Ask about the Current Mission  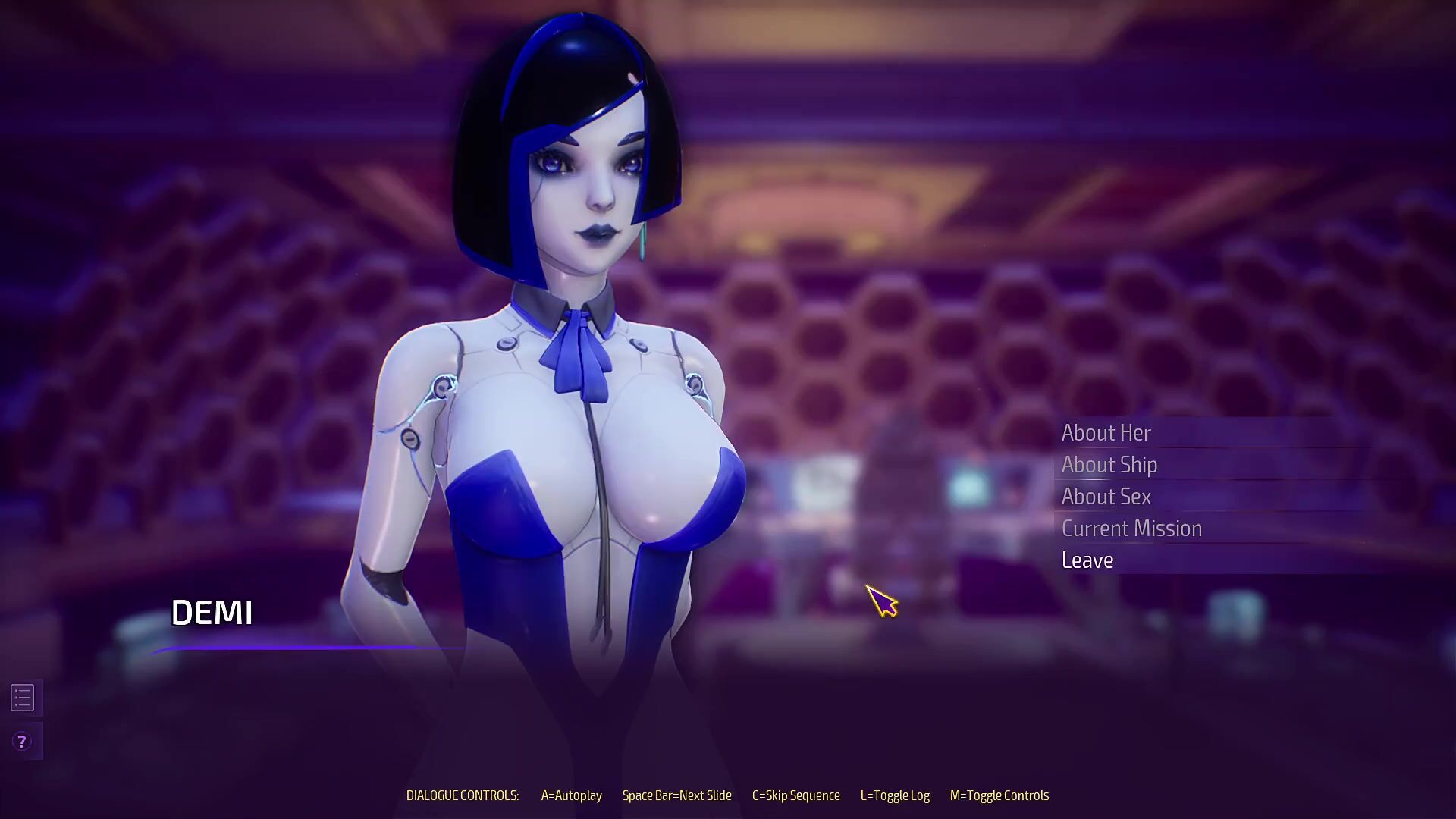click(1131, 529)
